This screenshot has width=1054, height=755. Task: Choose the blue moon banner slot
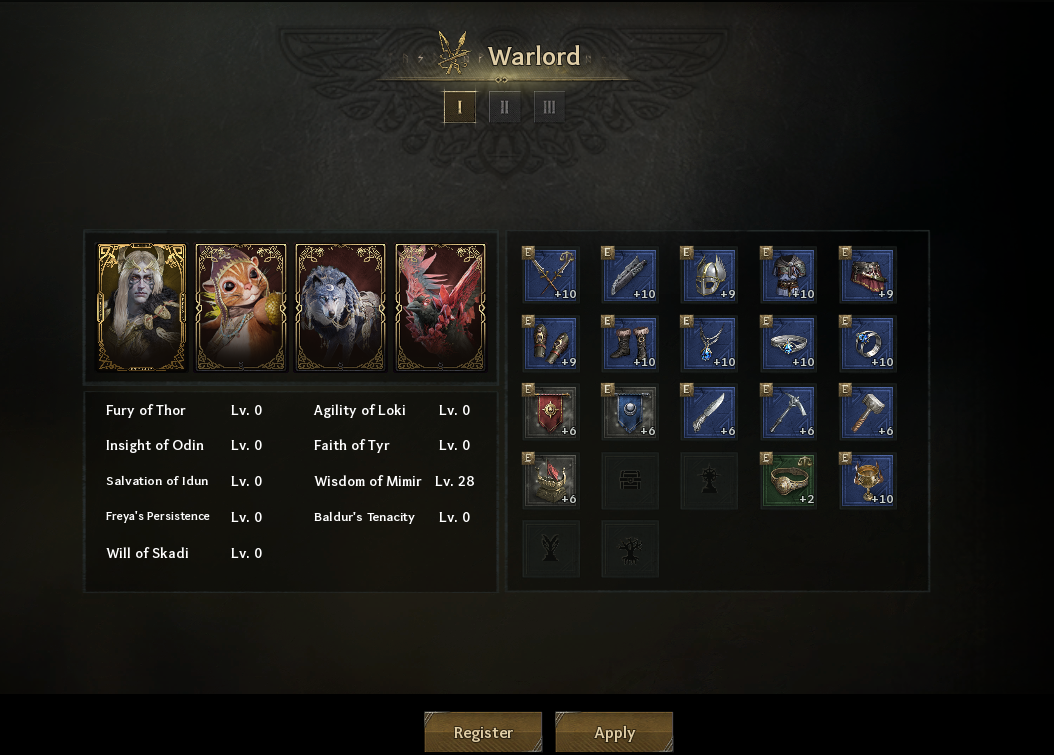(630, 412)
